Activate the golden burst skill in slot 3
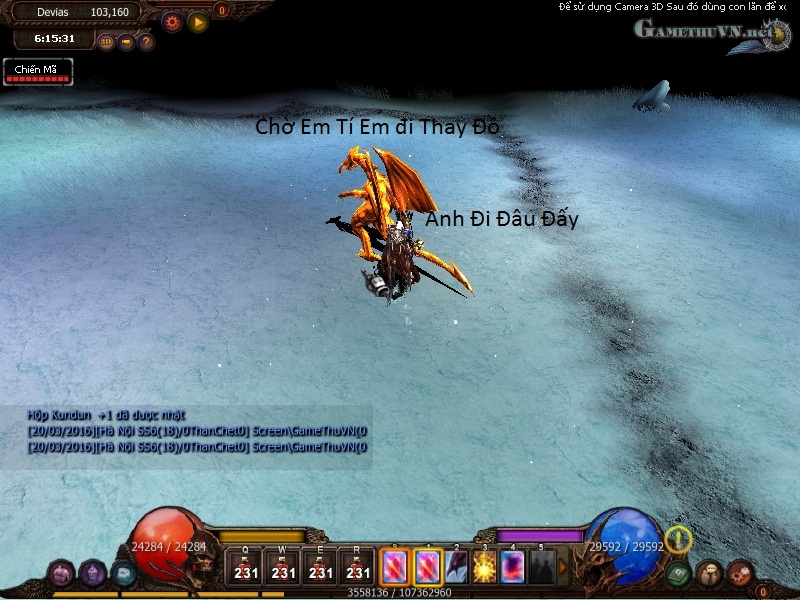Image resolution: width=800 pixels, height=600 pixels. click(485, 567)
